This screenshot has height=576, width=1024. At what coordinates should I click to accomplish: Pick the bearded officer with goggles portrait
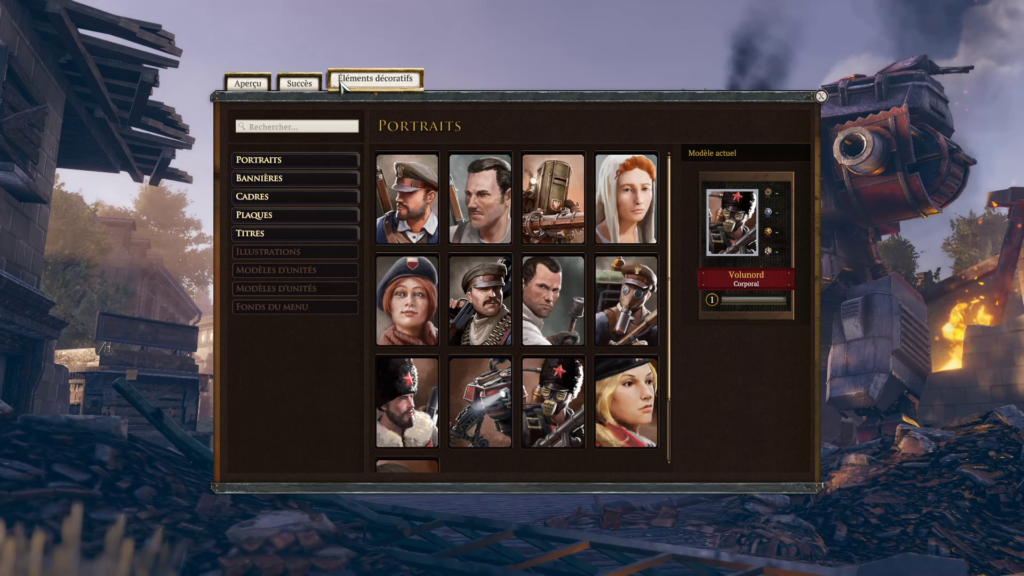[x=407, y=199]
